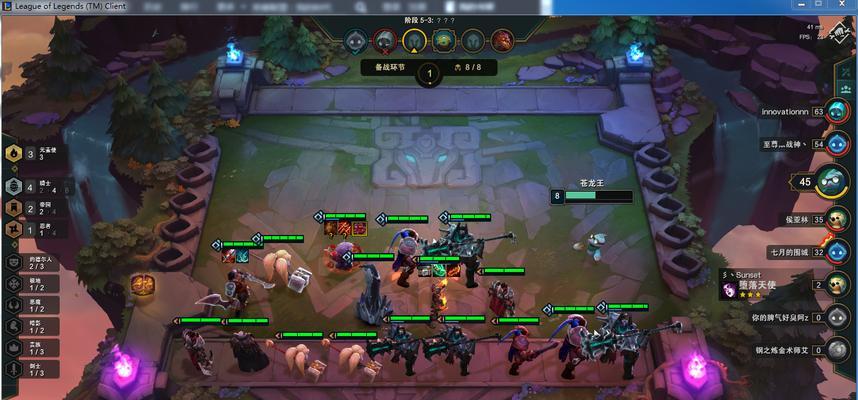
Task: Select the red dragon round icon in stage tracker
Action: (502, 41)
